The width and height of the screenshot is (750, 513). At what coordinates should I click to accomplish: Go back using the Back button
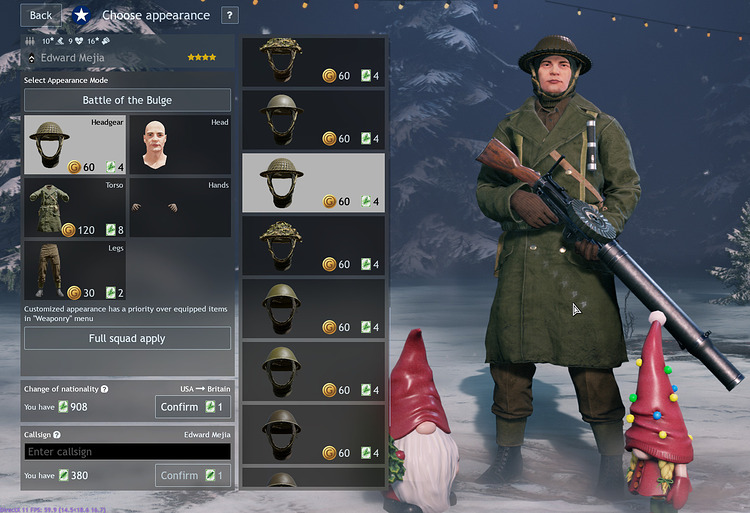(x=41, y=15)
